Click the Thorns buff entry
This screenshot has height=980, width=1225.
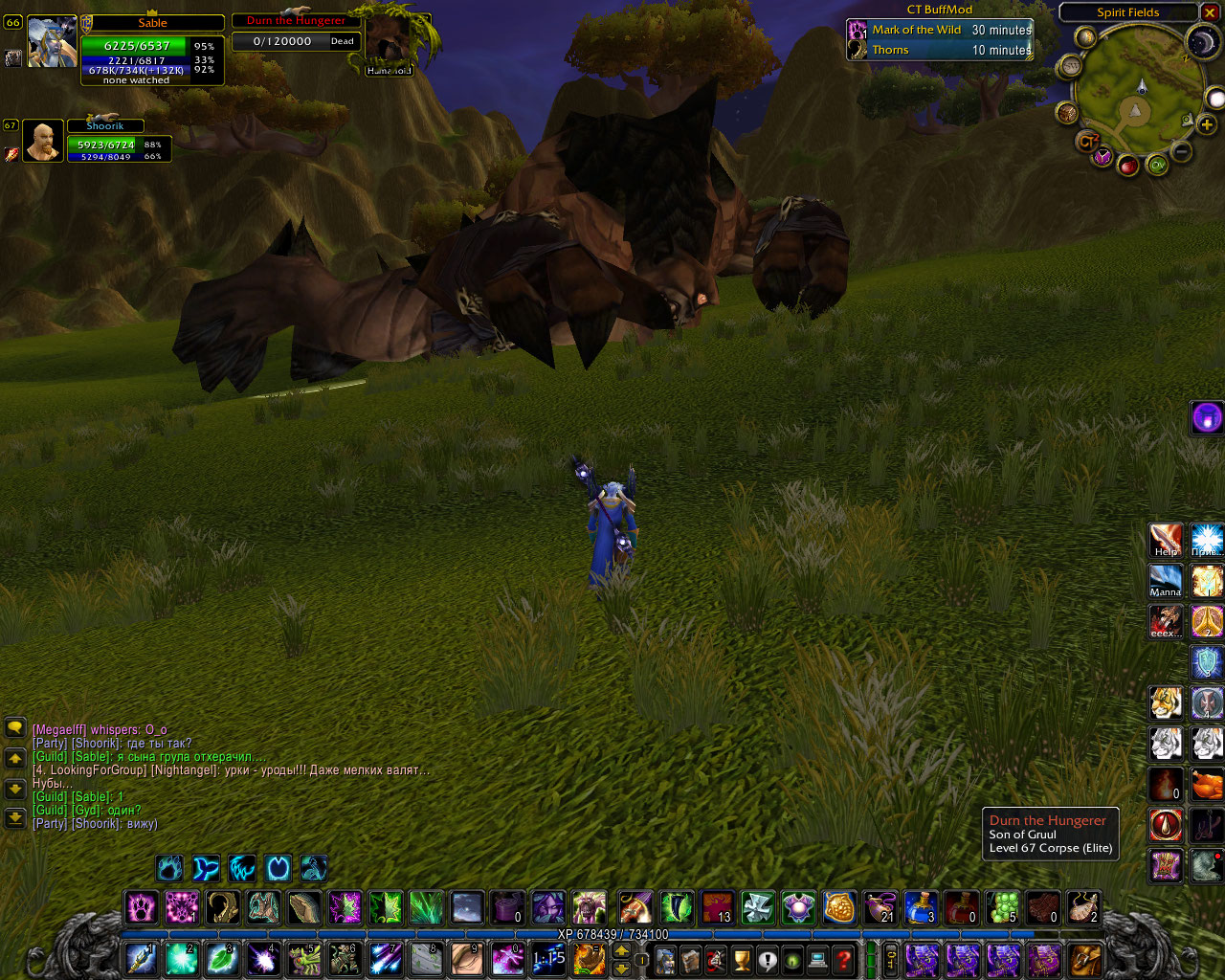click(x=940, y=50)
